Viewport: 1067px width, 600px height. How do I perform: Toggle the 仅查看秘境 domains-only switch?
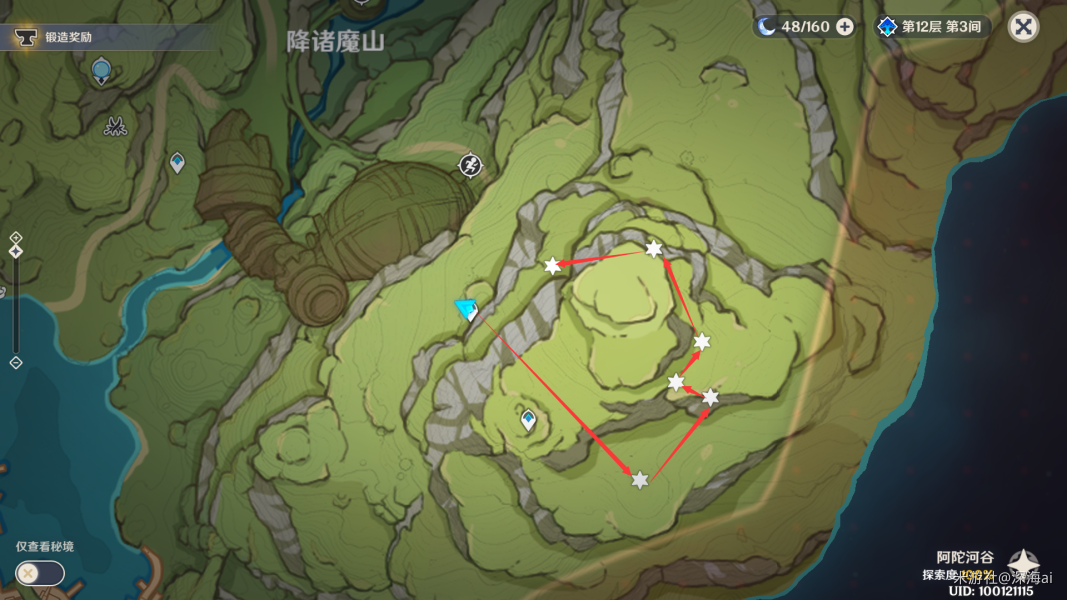pyautogui.click(x=40, y=573)
